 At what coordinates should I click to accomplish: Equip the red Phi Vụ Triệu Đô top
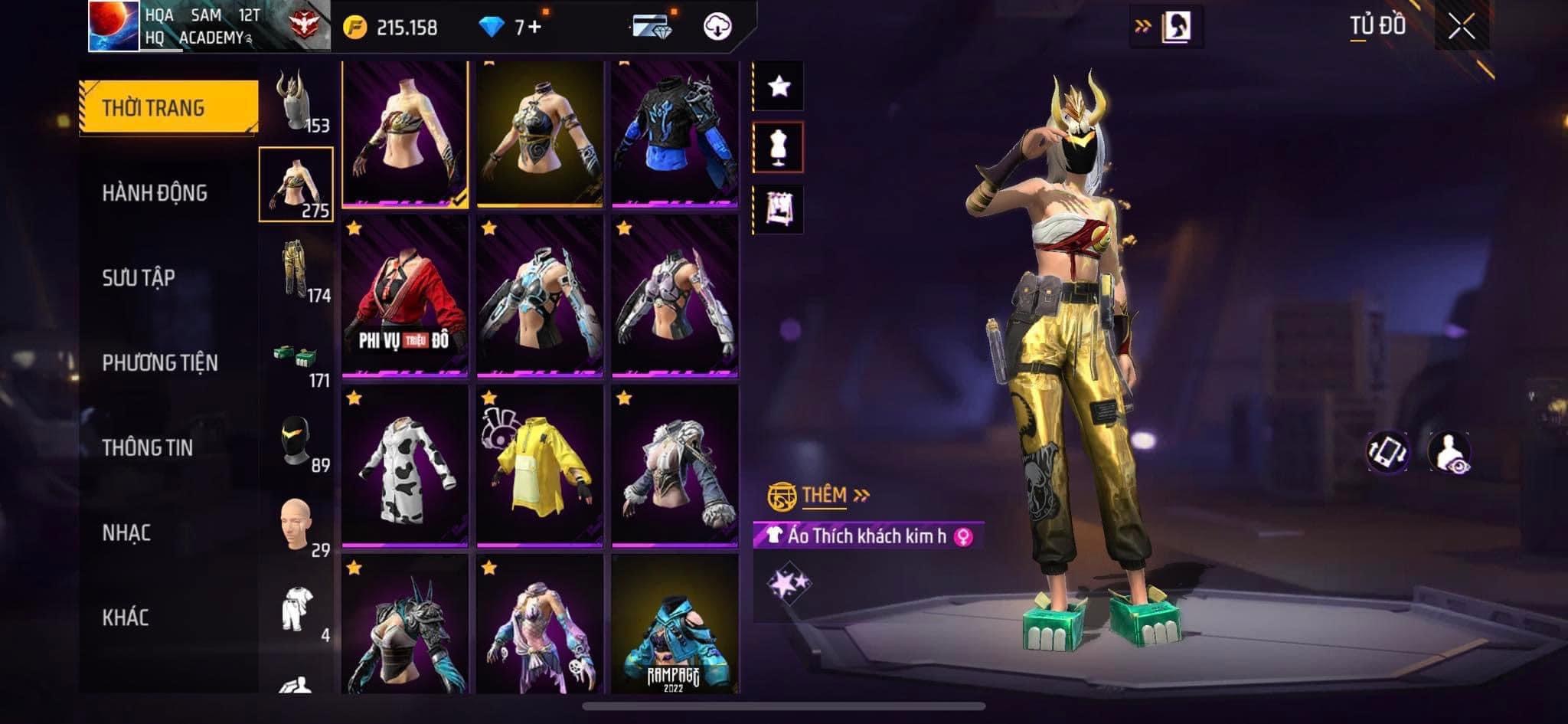click(404, 297)
